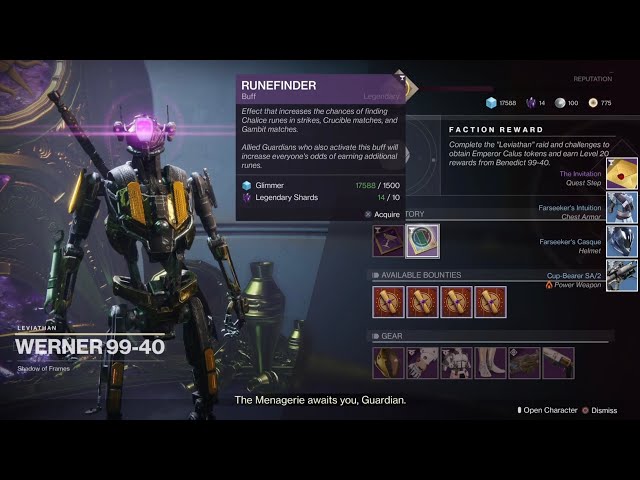
Task: Inspect the Farseeker's Casque helmet reward
Action: click(x=621, y=241)
